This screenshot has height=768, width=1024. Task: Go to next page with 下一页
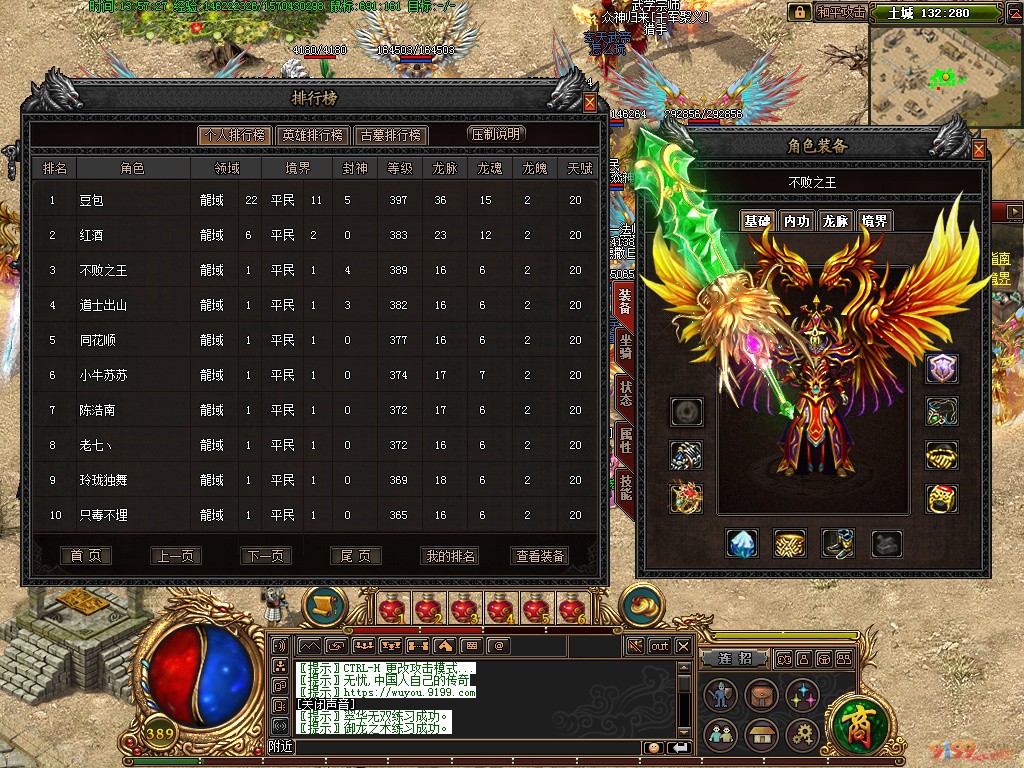[265, 556]
